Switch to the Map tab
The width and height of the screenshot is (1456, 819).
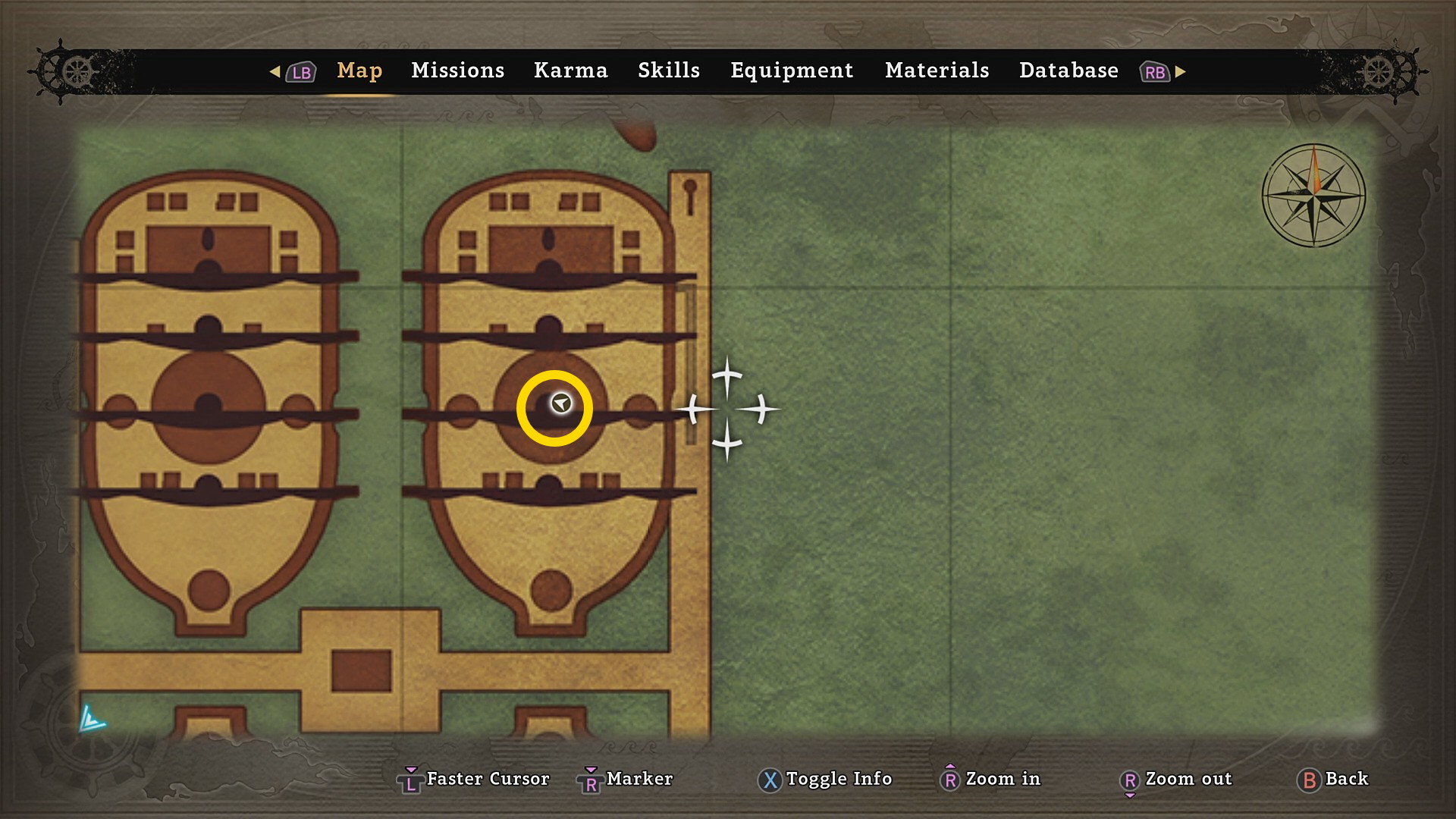[359, 71]
